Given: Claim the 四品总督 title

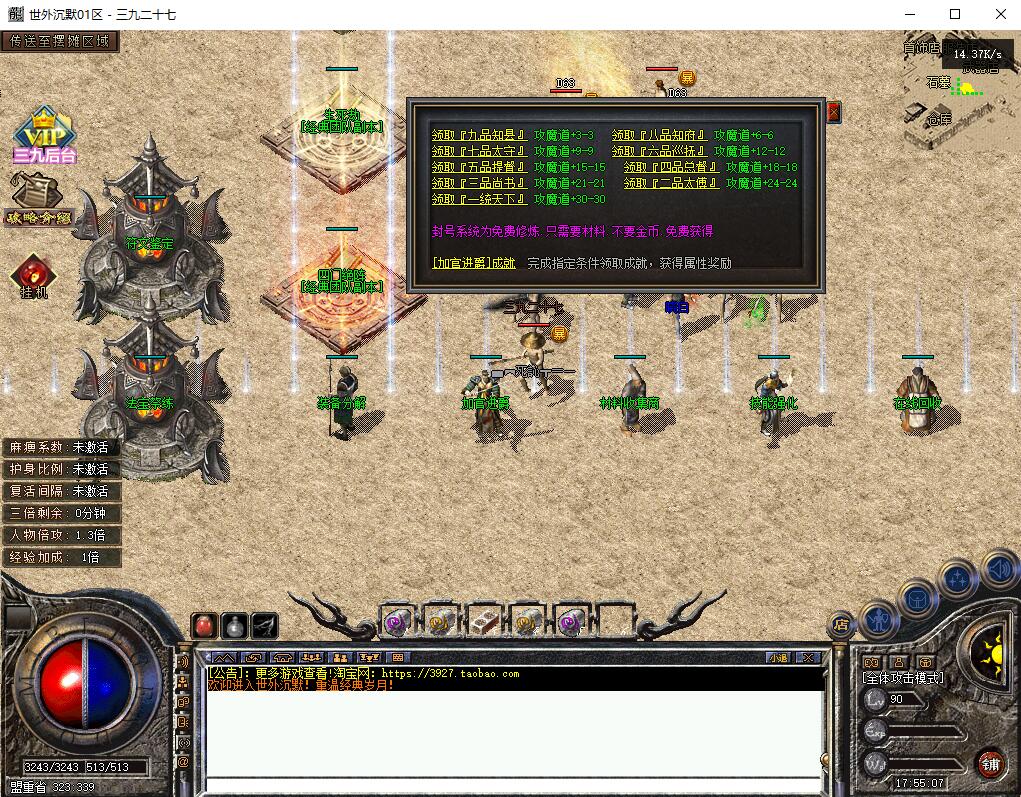Looking at the screenshot, I should 671,168.
